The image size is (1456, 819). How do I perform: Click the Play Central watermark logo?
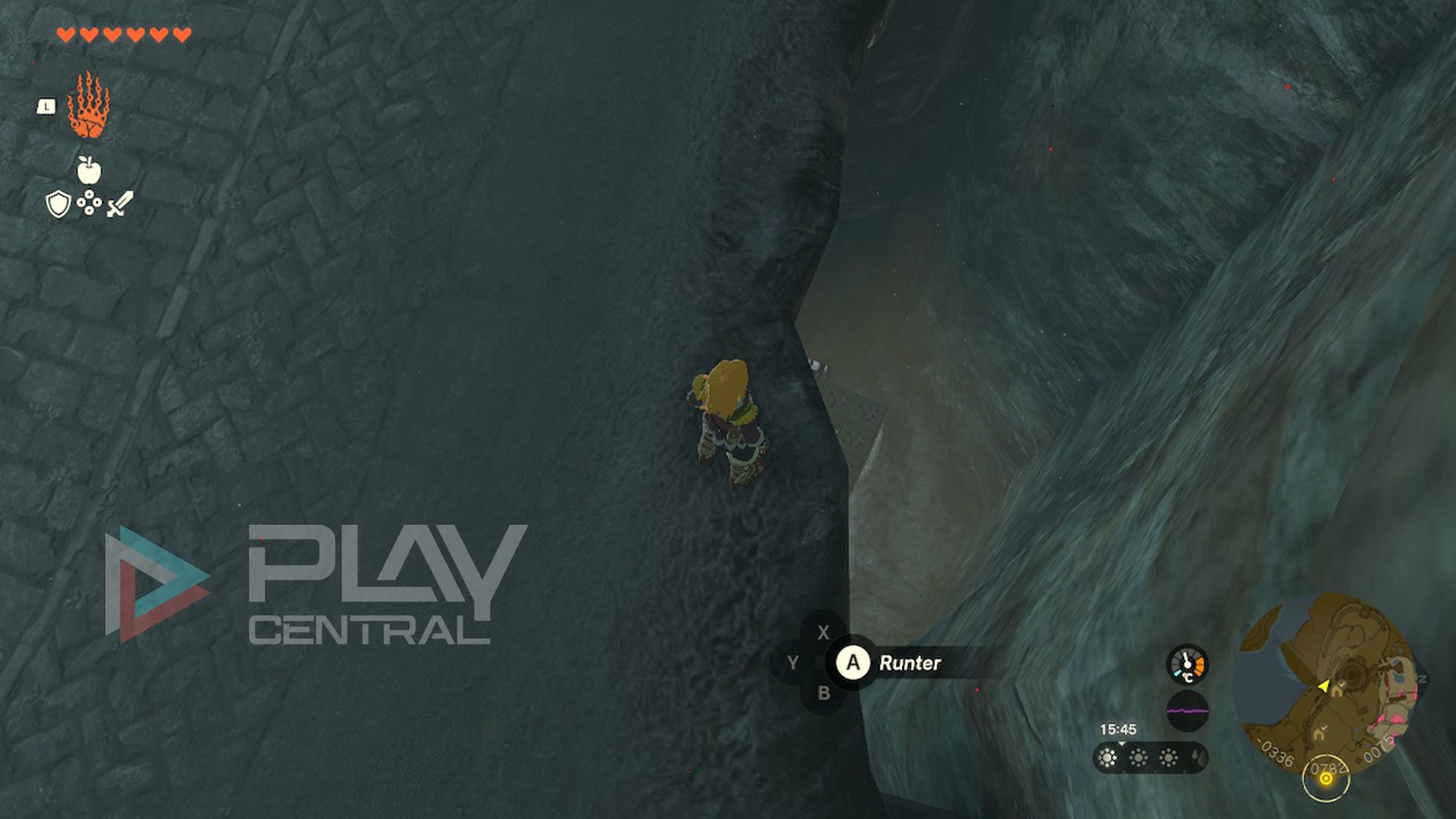pos(316,584)
